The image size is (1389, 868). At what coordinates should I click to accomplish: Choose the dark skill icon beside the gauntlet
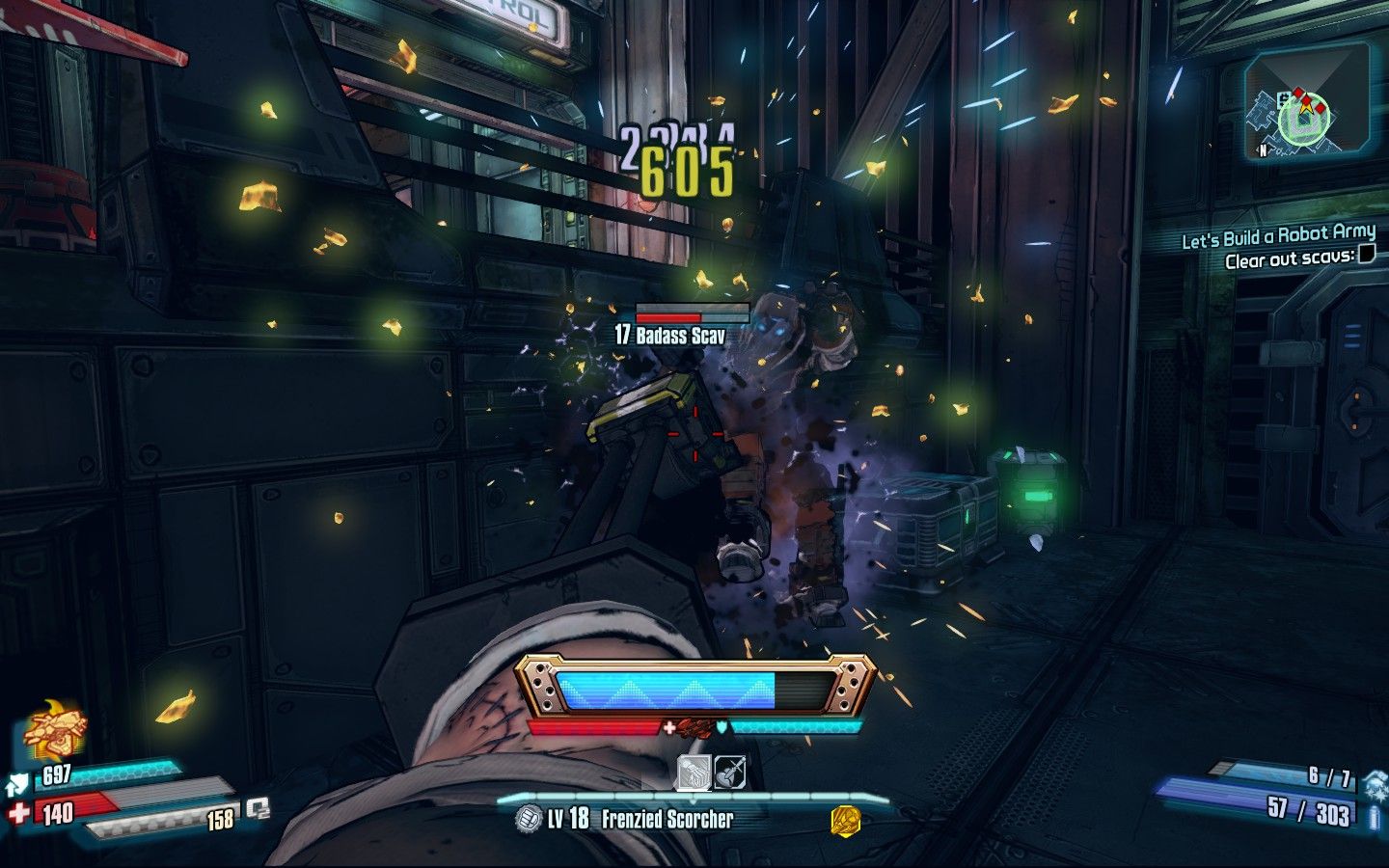(x=730, y=773)
